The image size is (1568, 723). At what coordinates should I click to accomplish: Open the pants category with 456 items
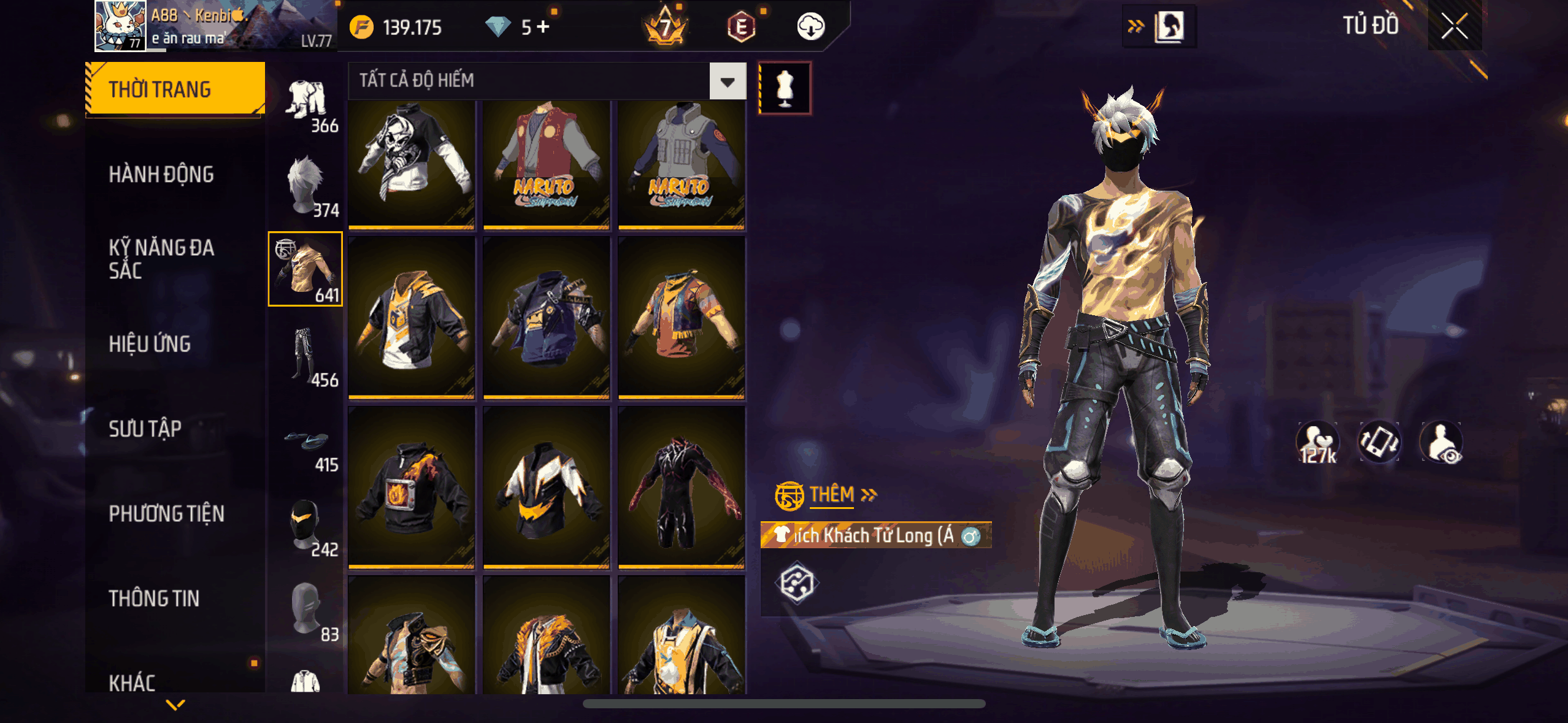[x=306, y=358]
